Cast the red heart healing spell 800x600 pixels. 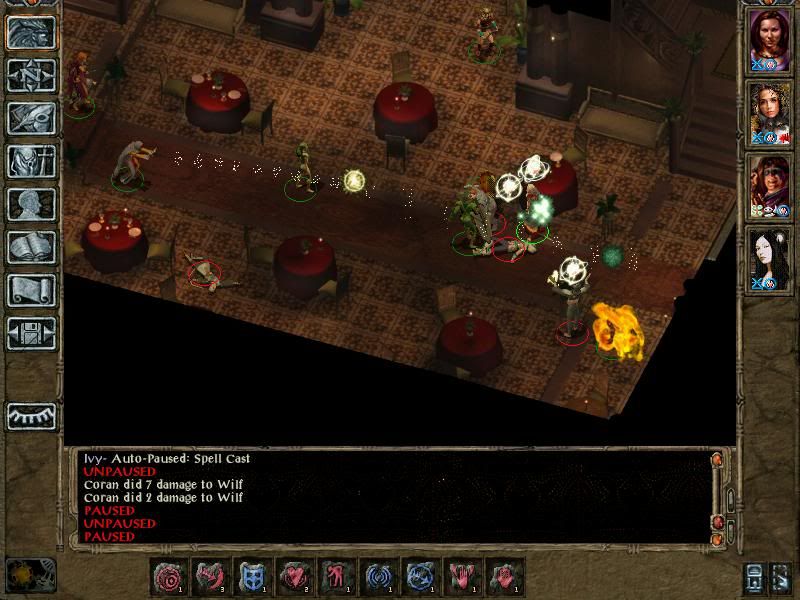tap(293, 577)
